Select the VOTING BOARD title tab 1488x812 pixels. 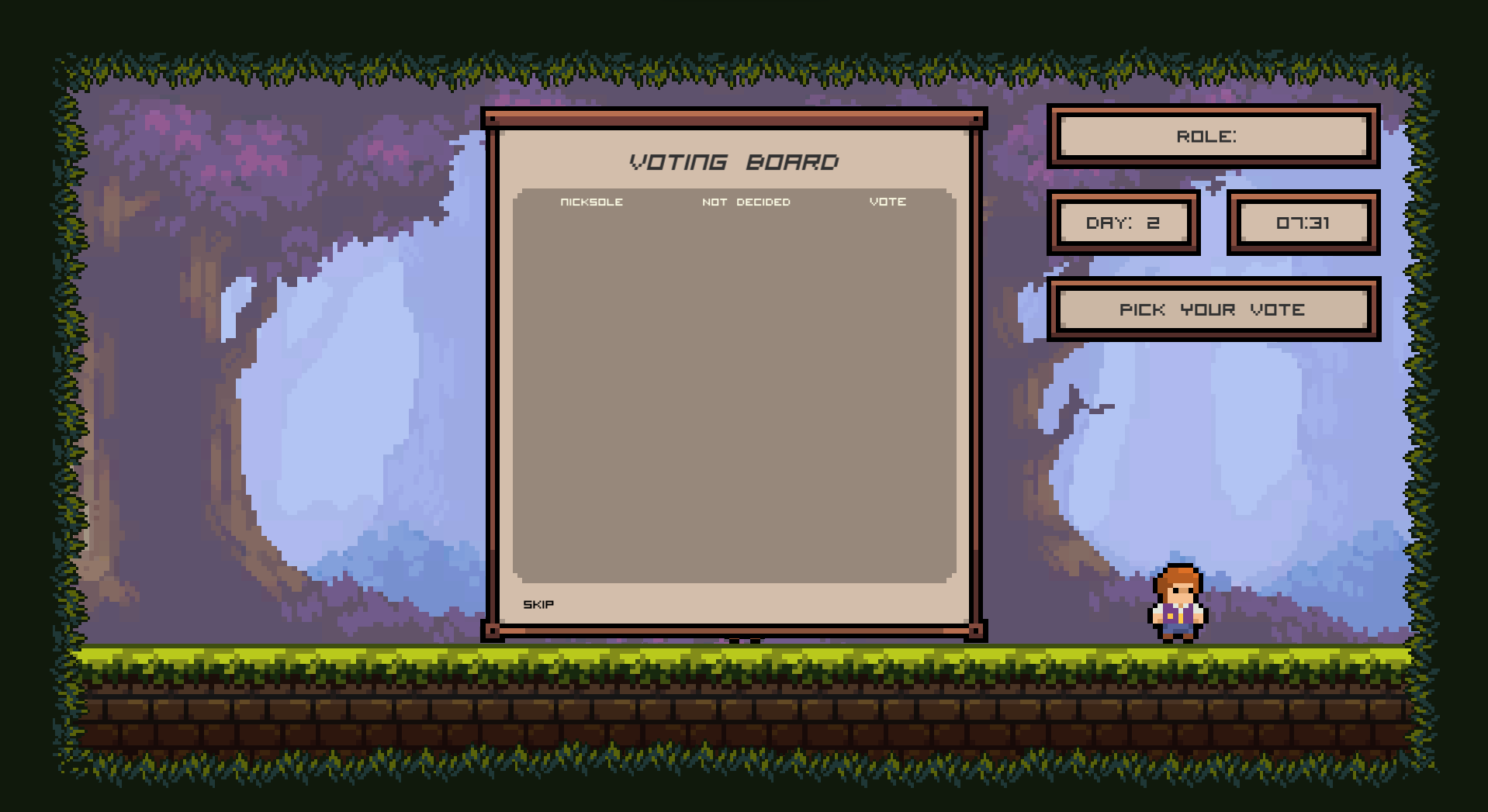pos(734,162)
